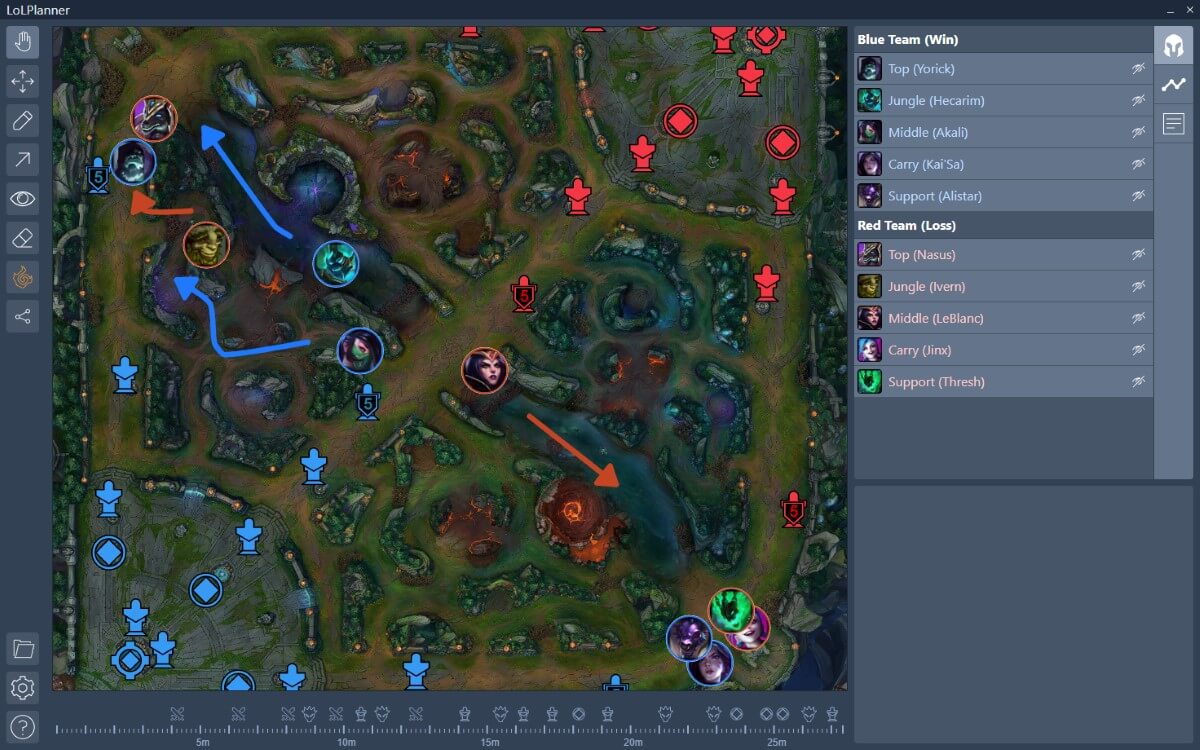Toggle visibility for Top (Nasus)
1200x750 pixels.
1138,255
